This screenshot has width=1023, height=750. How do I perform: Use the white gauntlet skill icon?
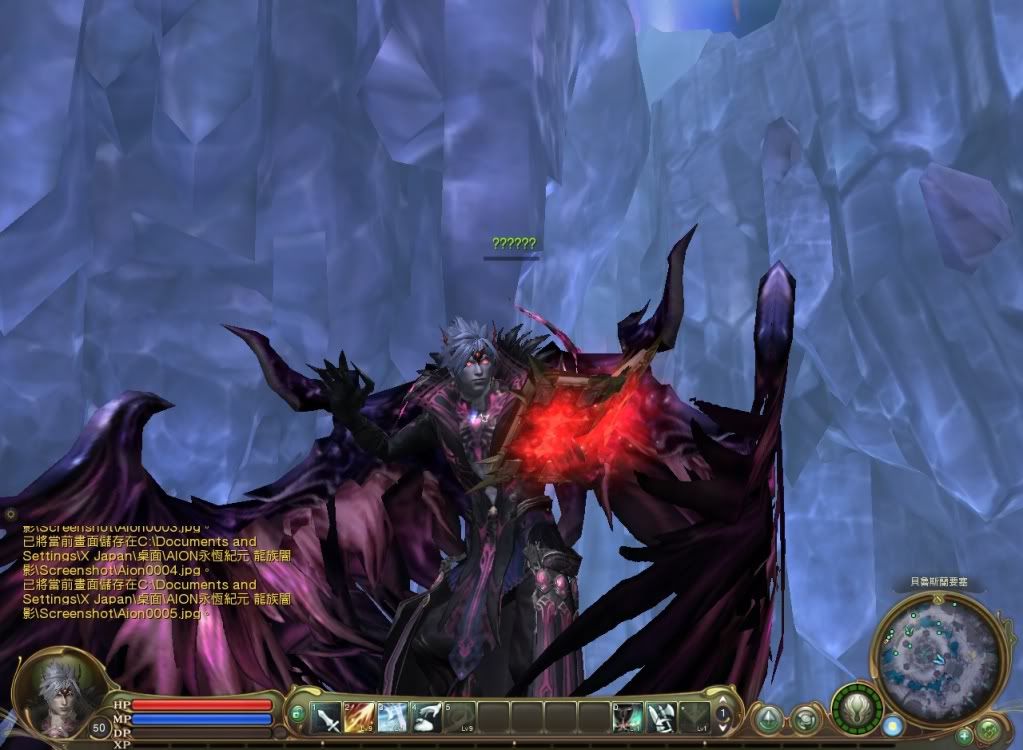tap(661, 716)
